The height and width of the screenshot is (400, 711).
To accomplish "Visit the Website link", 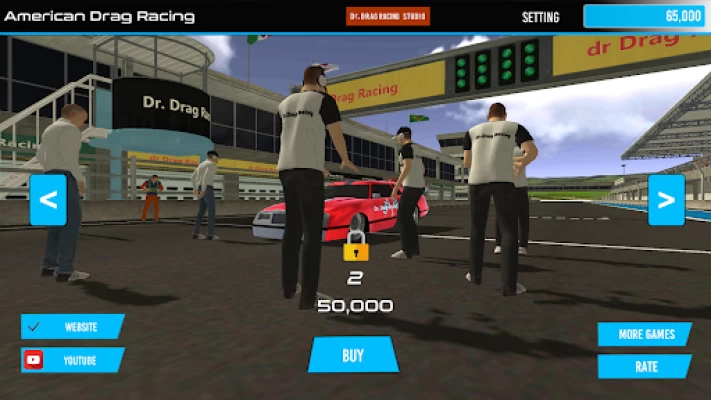I will tap(73, 327).
